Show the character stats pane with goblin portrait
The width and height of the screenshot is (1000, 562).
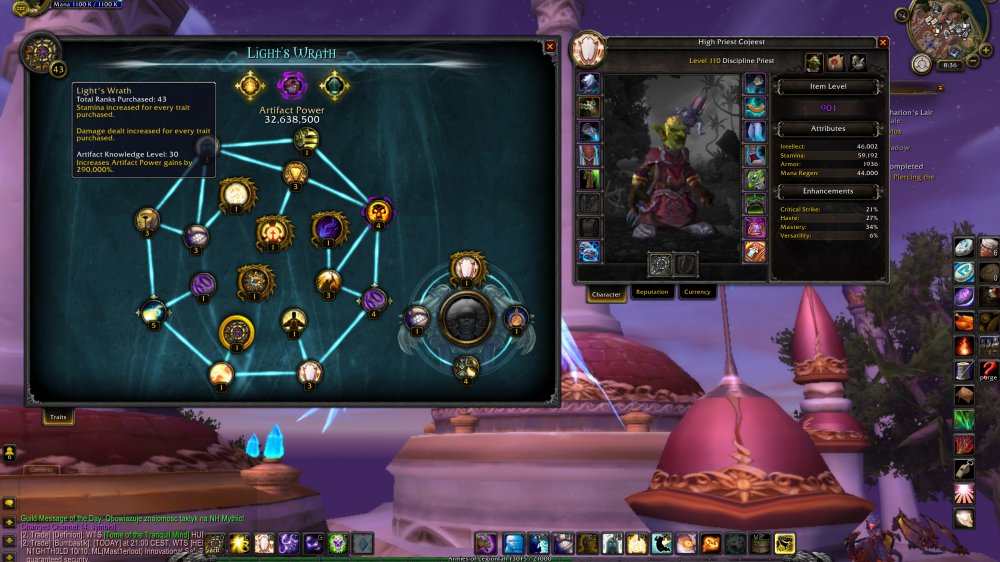(814, 63)
